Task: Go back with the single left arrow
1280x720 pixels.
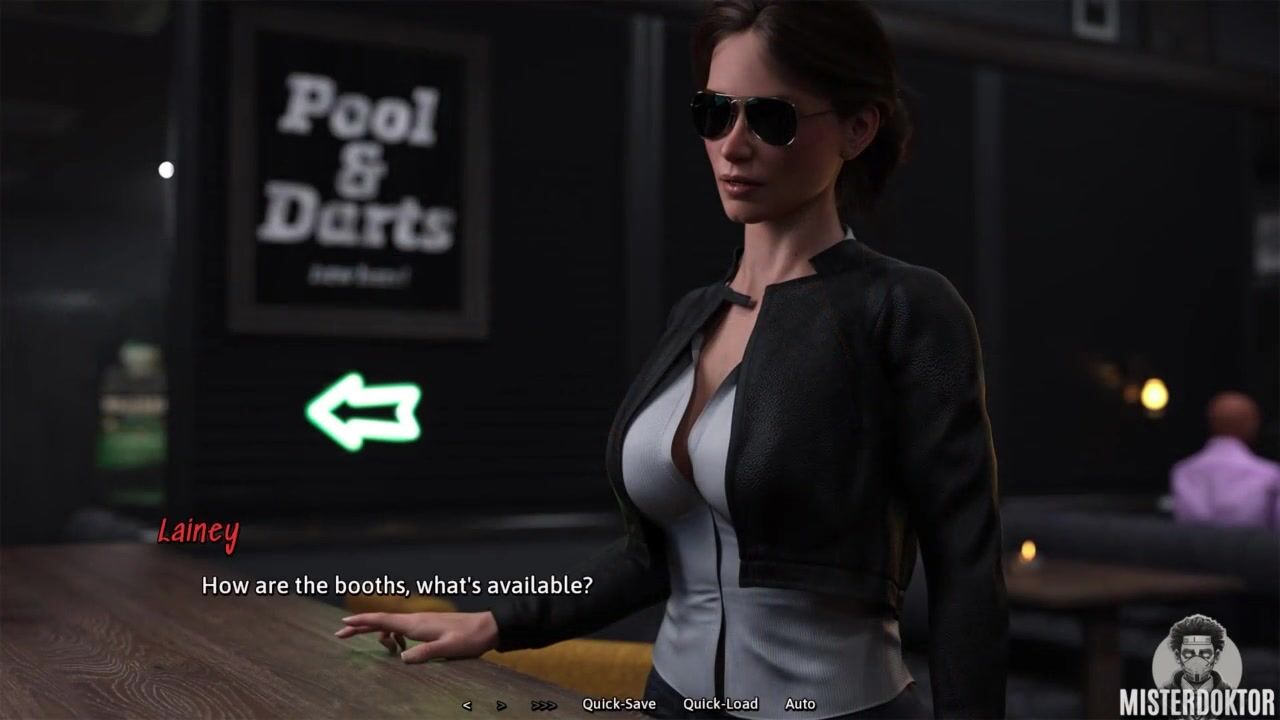Action: [x=467, y=705]
